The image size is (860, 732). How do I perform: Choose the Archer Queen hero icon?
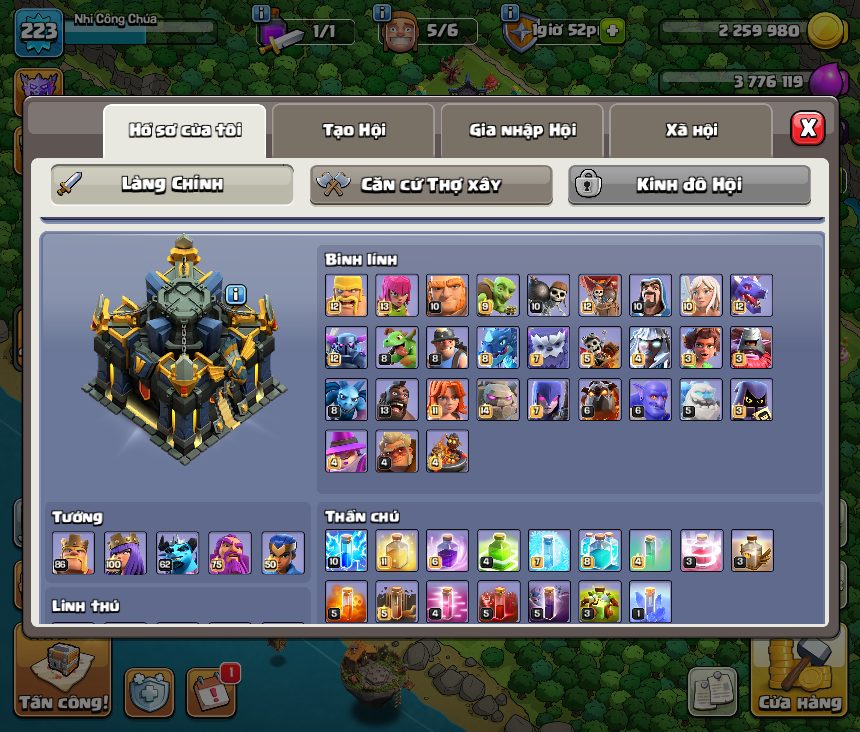point(125,553)
